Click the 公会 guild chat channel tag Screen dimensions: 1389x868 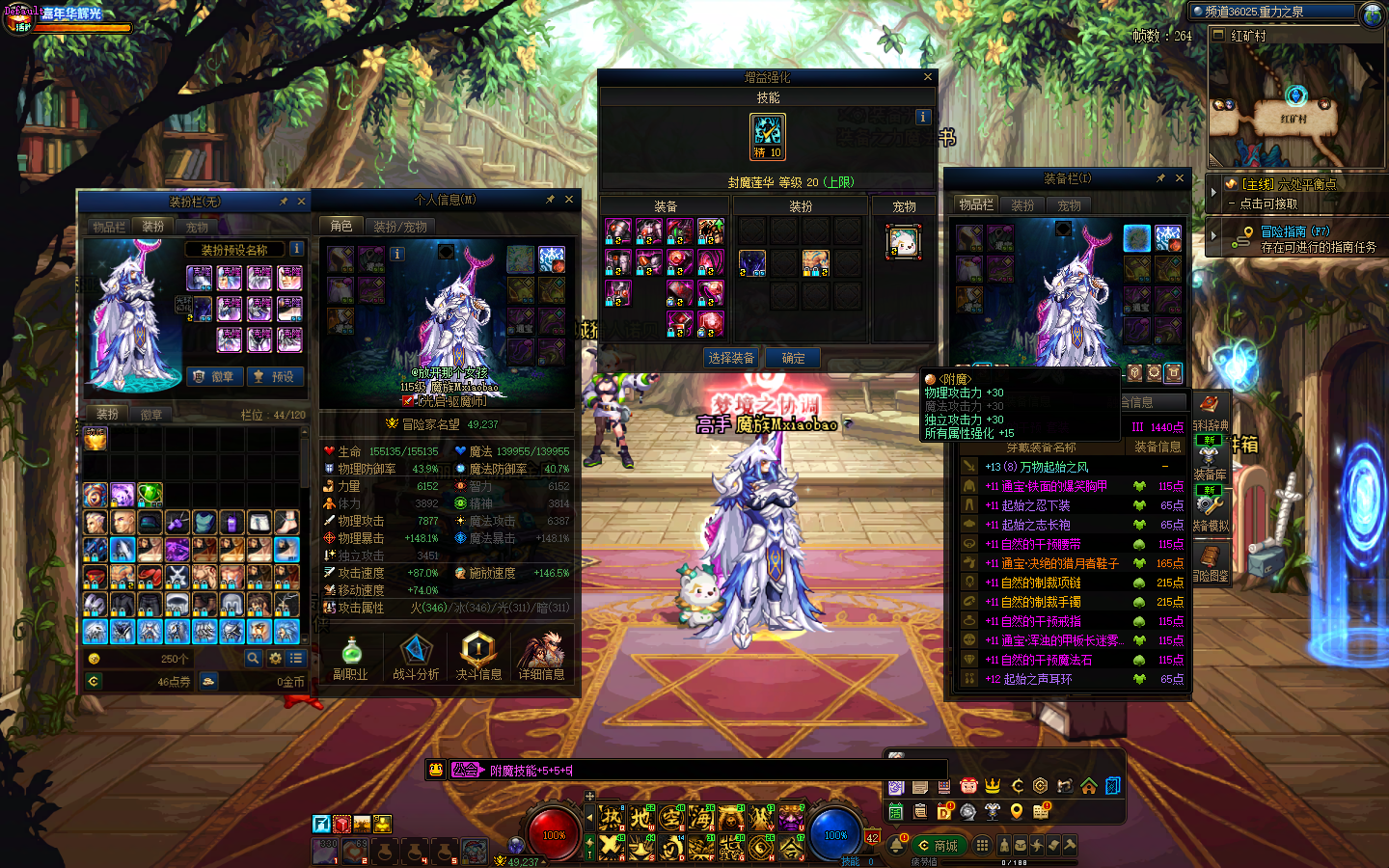tap(466, 770)
